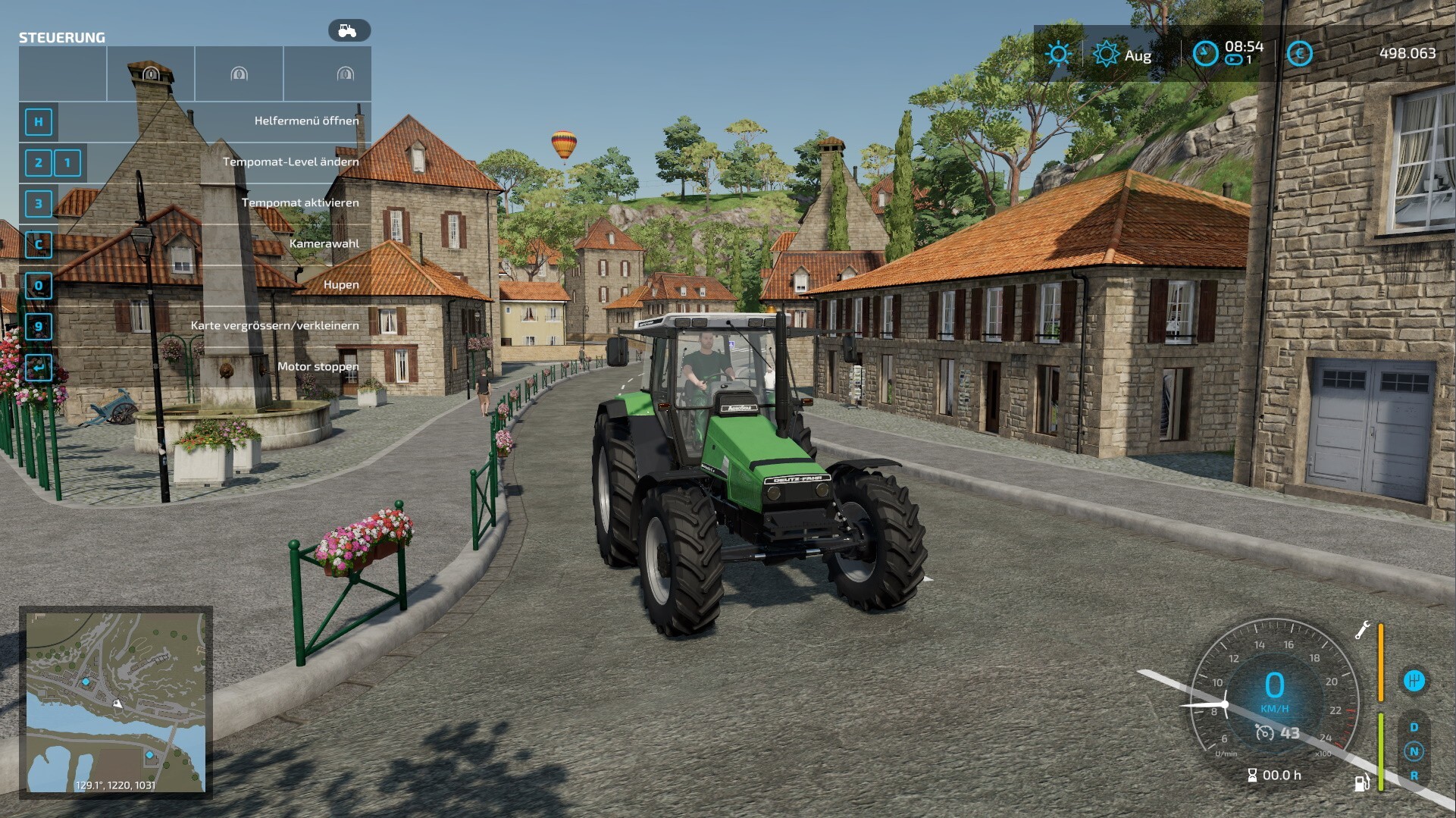Click the wrench damage icon

pyautogui.click(x=1362, y=630)
